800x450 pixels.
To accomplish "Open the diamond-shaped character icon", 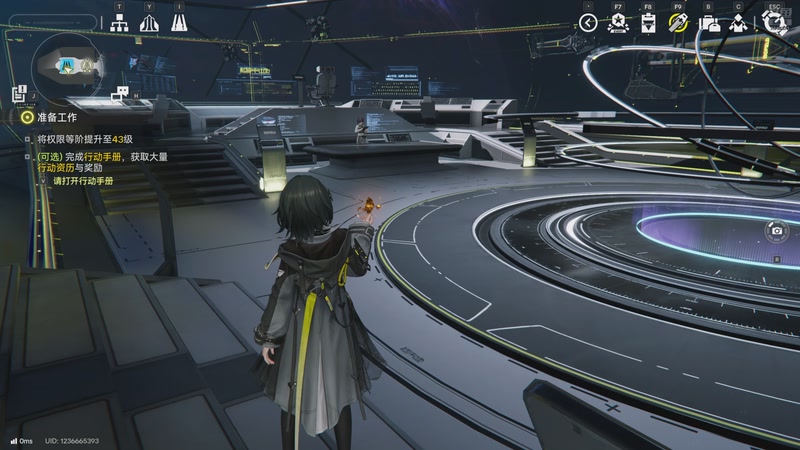I will point(739,23).
